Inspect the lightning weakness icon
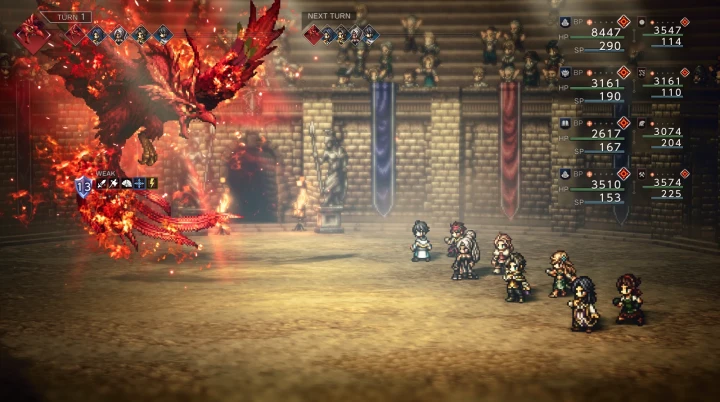This screenshot has height=402, width=720. [x=152, y=184]
